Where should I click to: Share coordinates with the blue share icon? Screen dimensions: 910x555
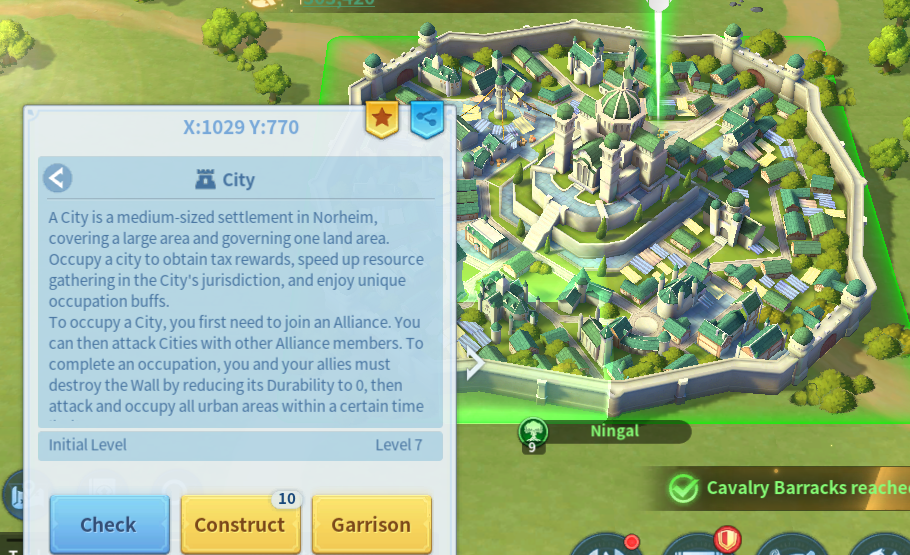tap(427, 118)
